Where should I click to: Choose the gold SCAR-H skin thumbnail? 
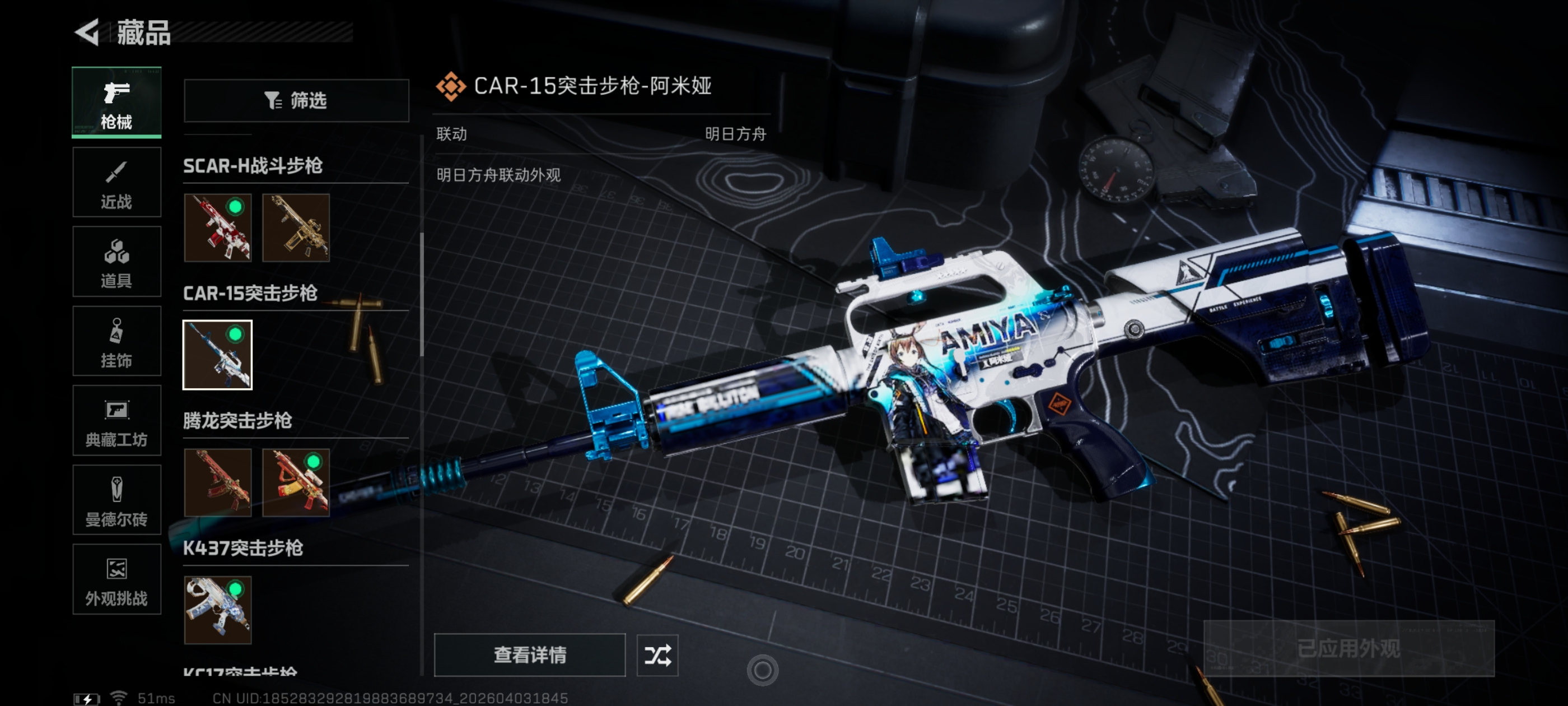(296, 228)
